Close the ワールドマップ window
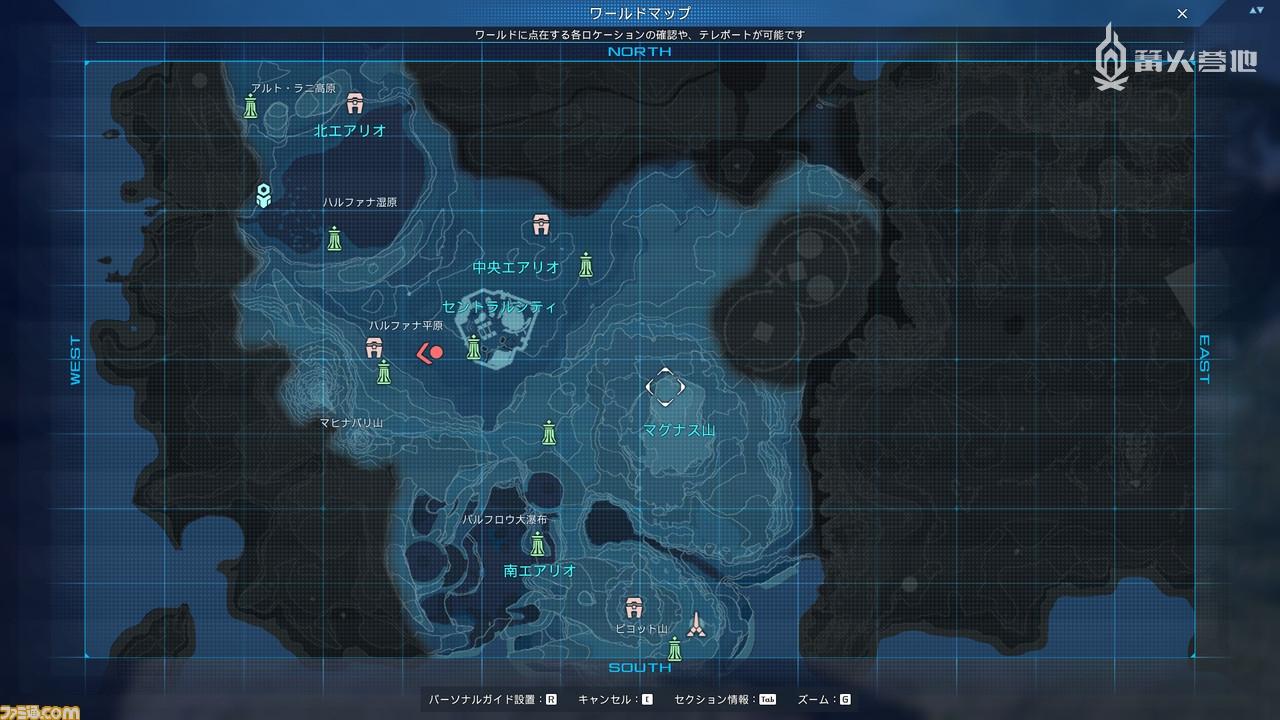This screenshot has height=720, width=1280. (x=1182, y=14)
